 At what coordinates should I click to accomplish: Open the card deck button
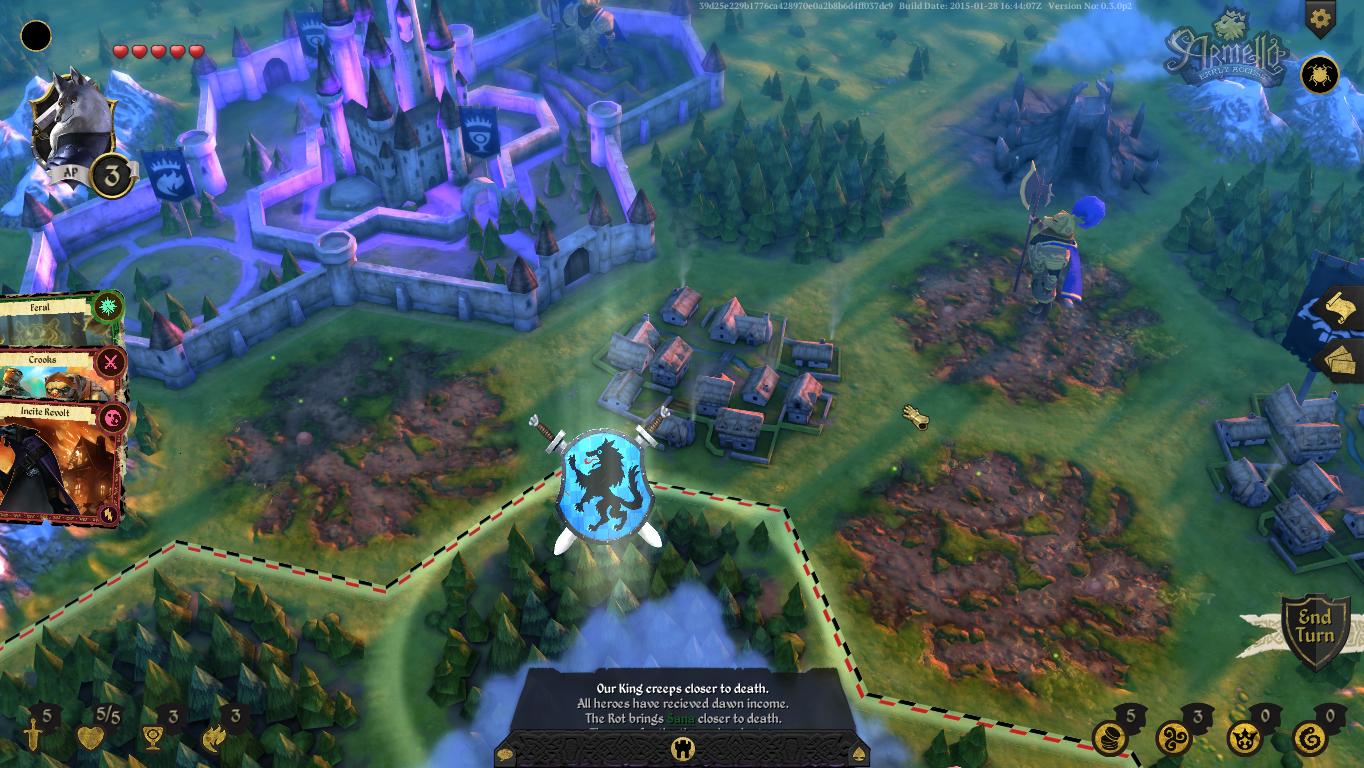coord(1341,360)
